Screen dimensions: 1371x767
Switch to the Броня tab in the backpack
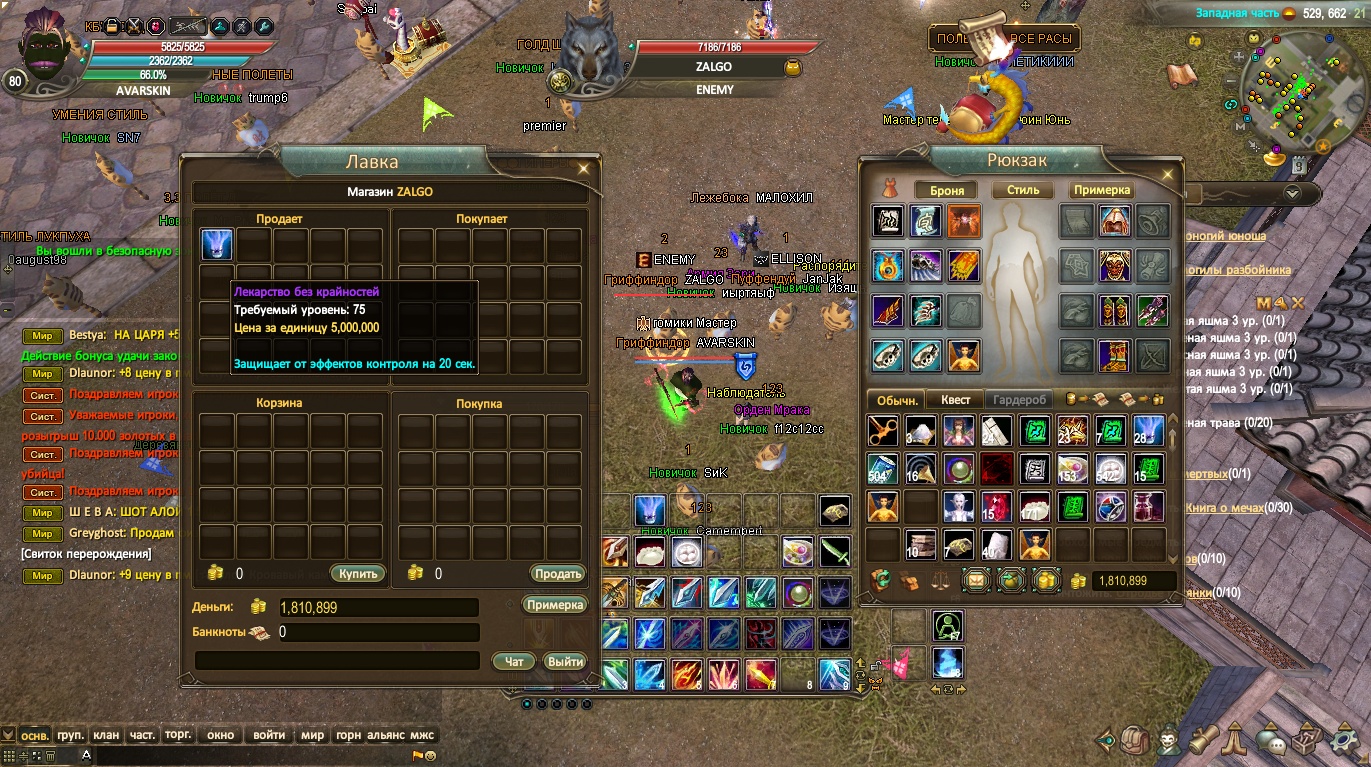click(x=947, y=190)
